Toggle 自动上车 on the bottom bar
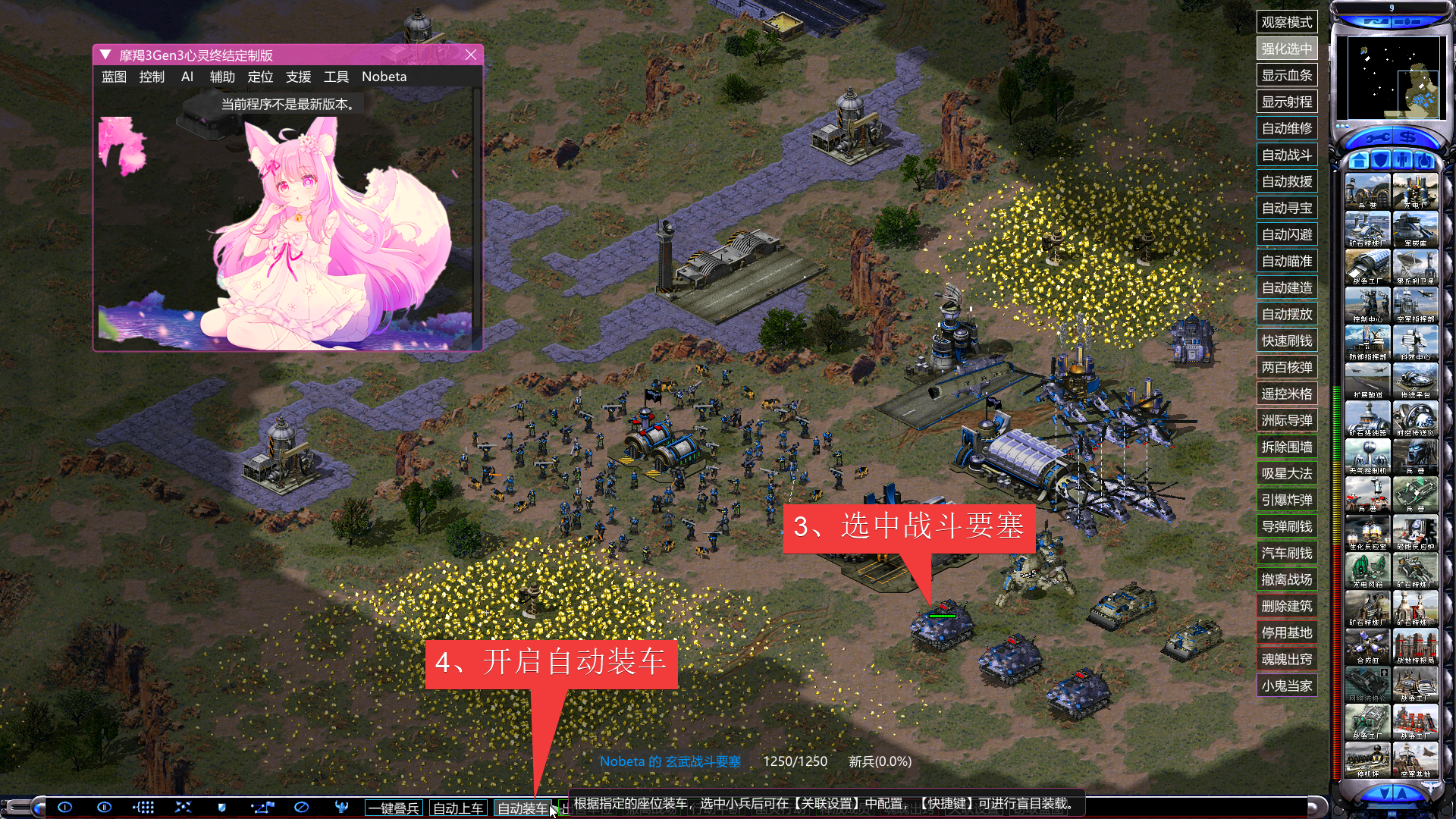Image resolution: width=1456 pixels, height=819 pixels. point(458,808)
